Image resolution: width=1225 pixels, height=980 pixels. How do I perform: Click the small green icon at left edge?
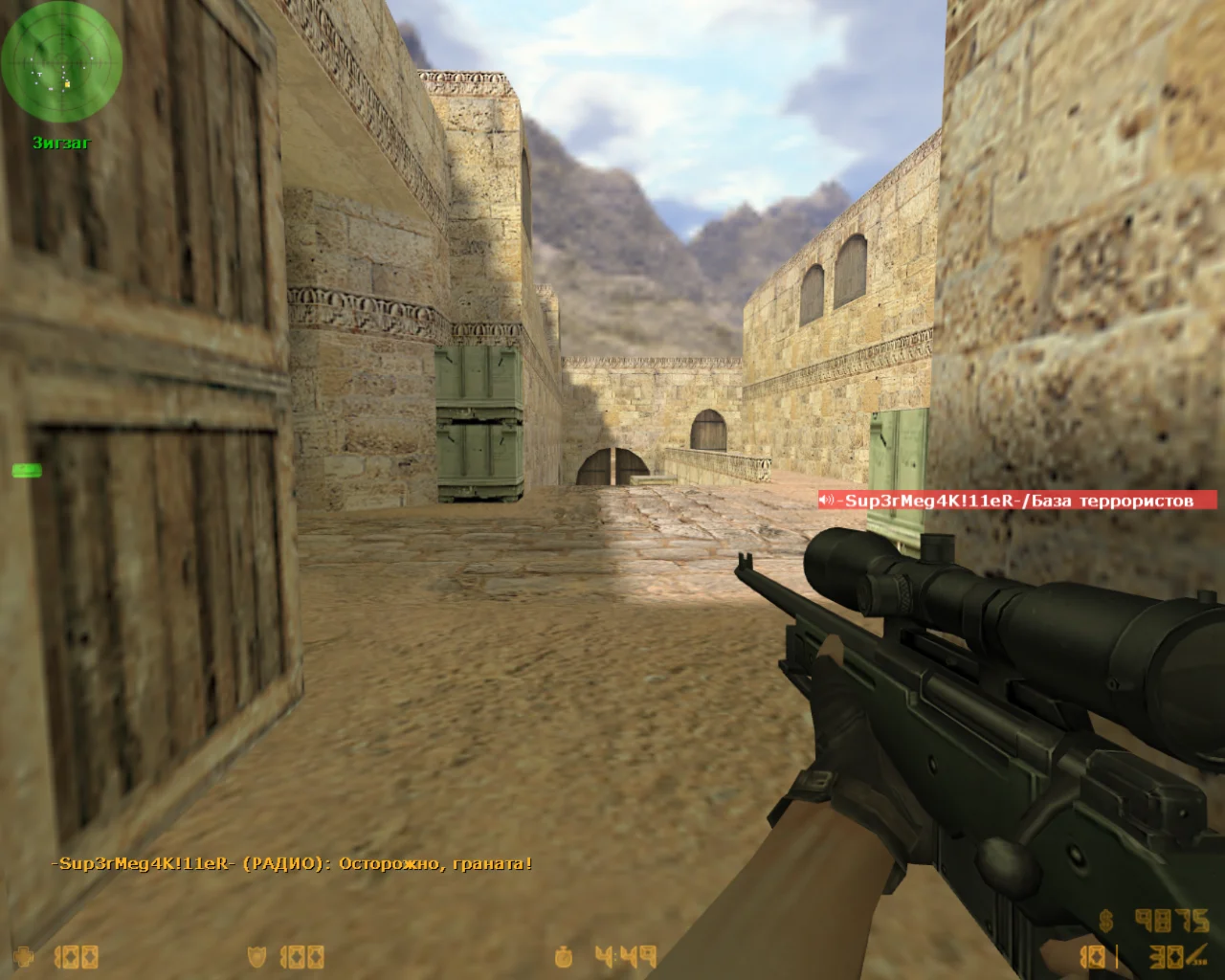coord(27,470)
